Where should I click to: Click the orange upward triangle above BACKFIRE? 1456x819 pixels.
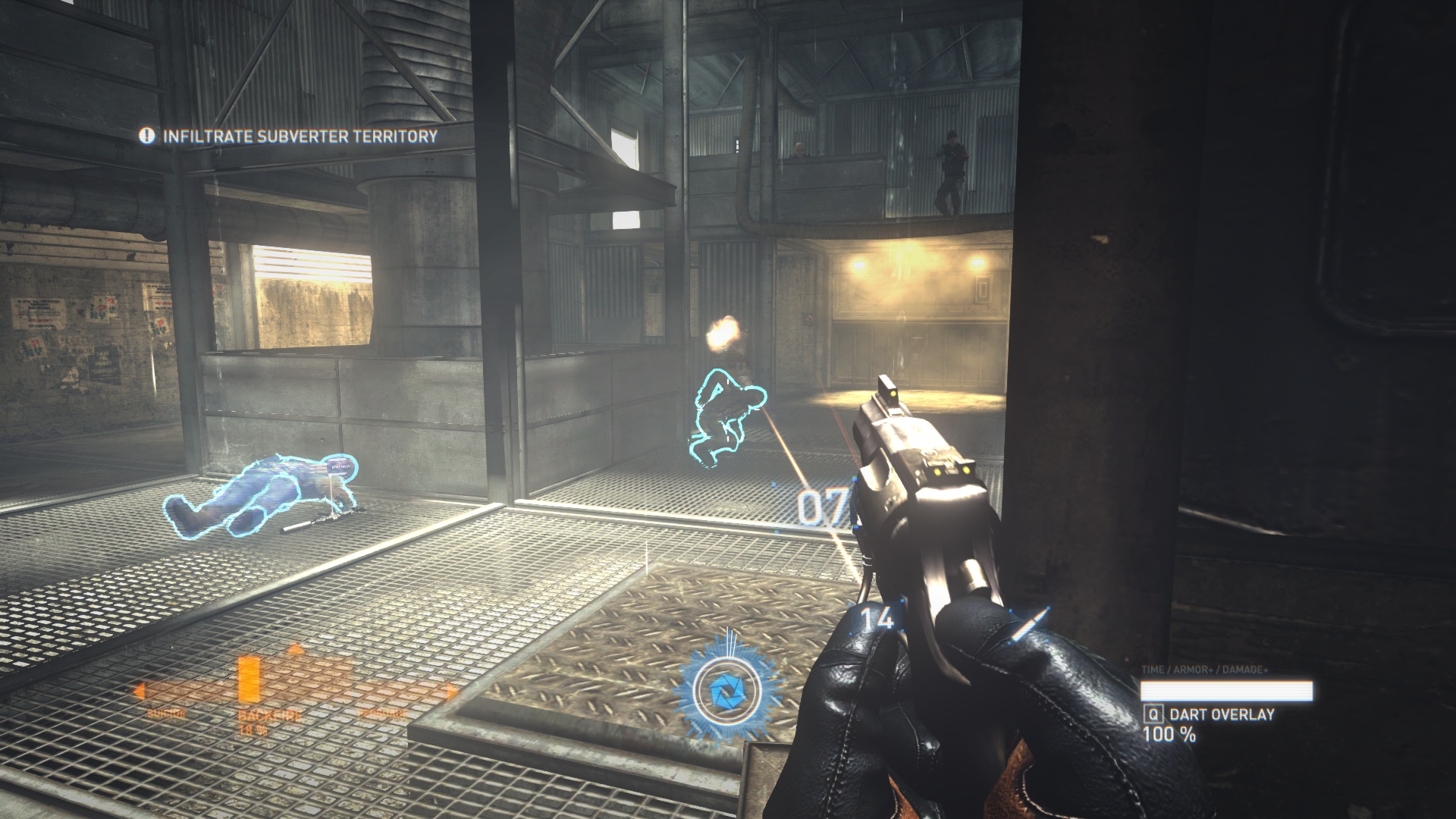point(295,648)
